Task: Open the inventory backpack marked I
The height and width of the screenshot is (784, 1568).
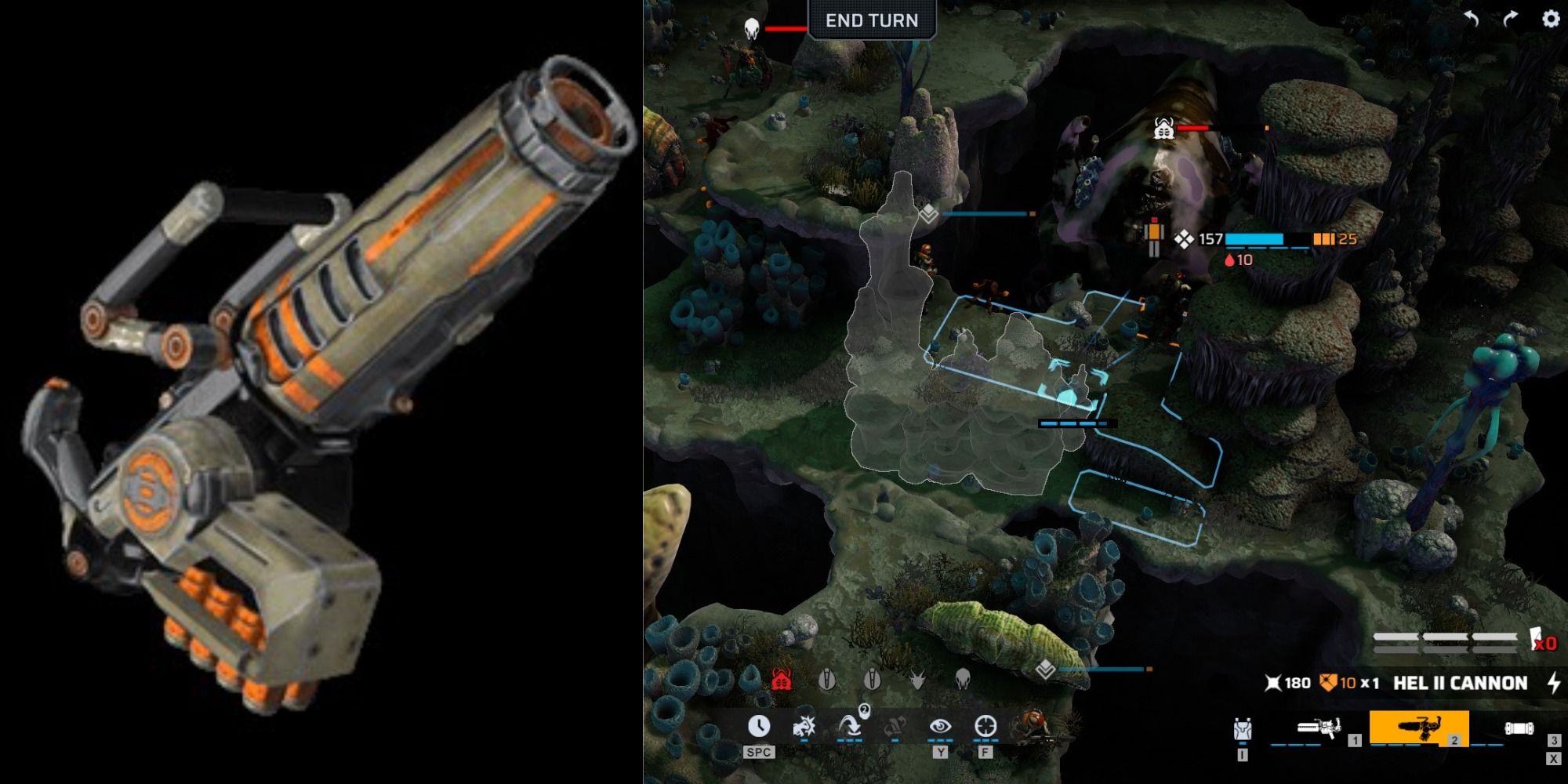Action: 1242,729
